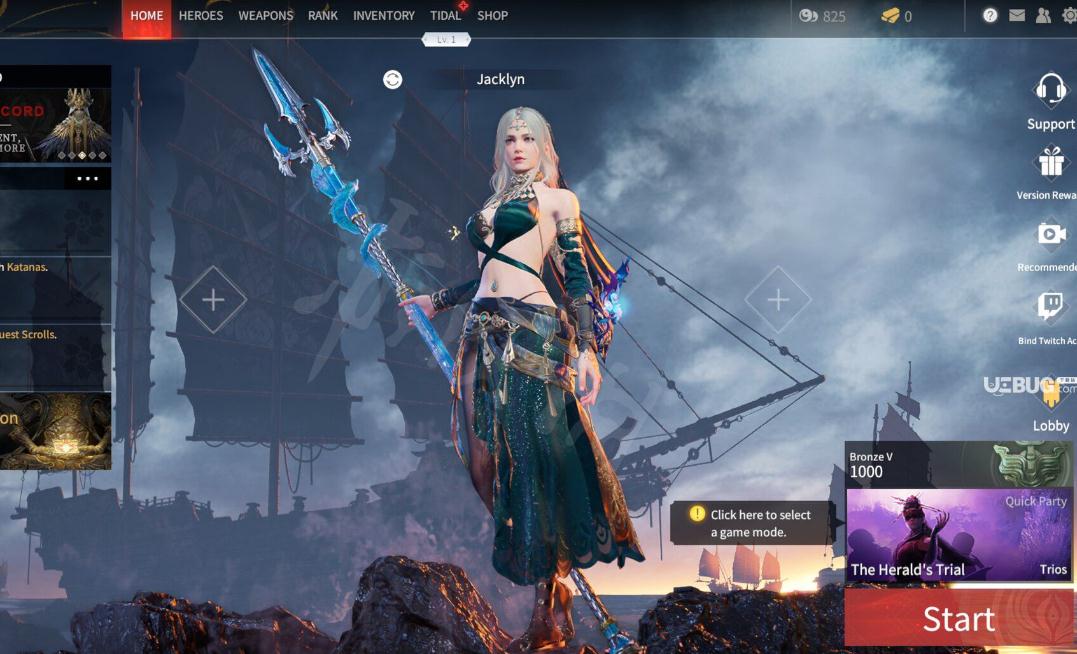The image size is (1077, 654).
Task: Click the swap hero icon beside Jacklyn
Action: pos(393,80)
